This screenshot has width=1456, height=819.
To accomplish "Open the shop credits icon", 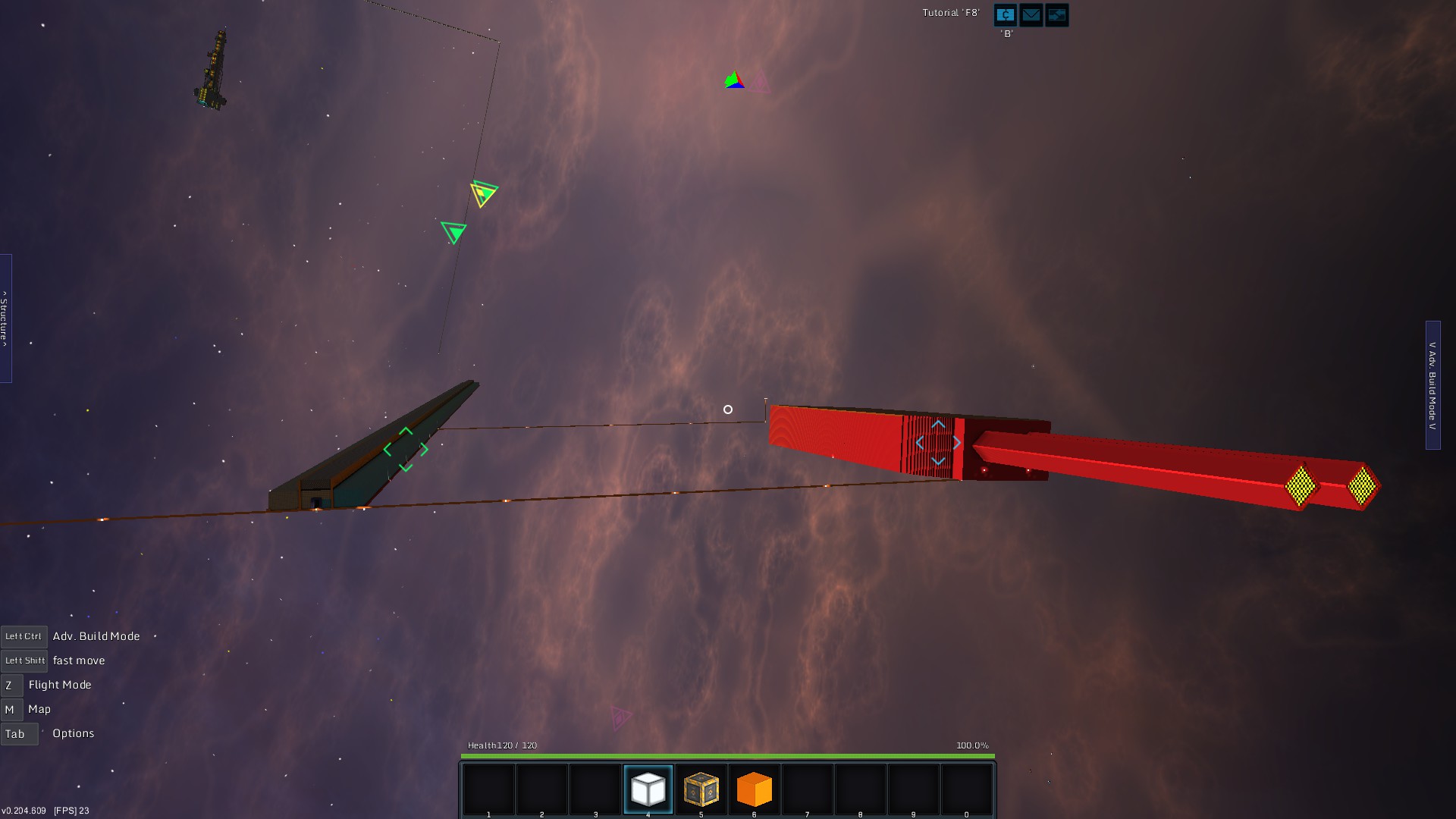I will point(1006,15).
